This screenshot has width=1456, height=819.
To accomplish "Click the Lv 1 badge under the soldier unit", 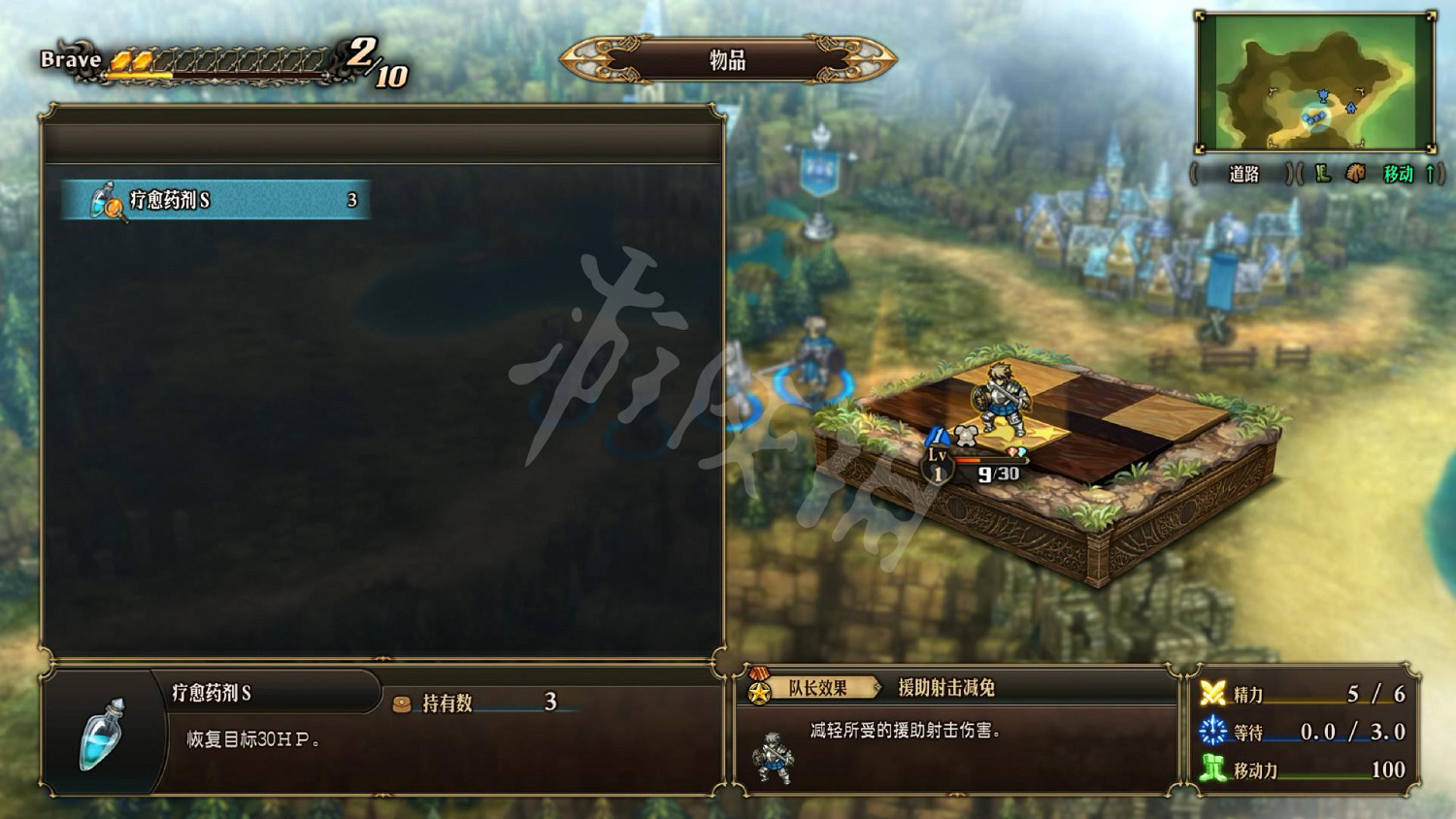I will [936, 463].
